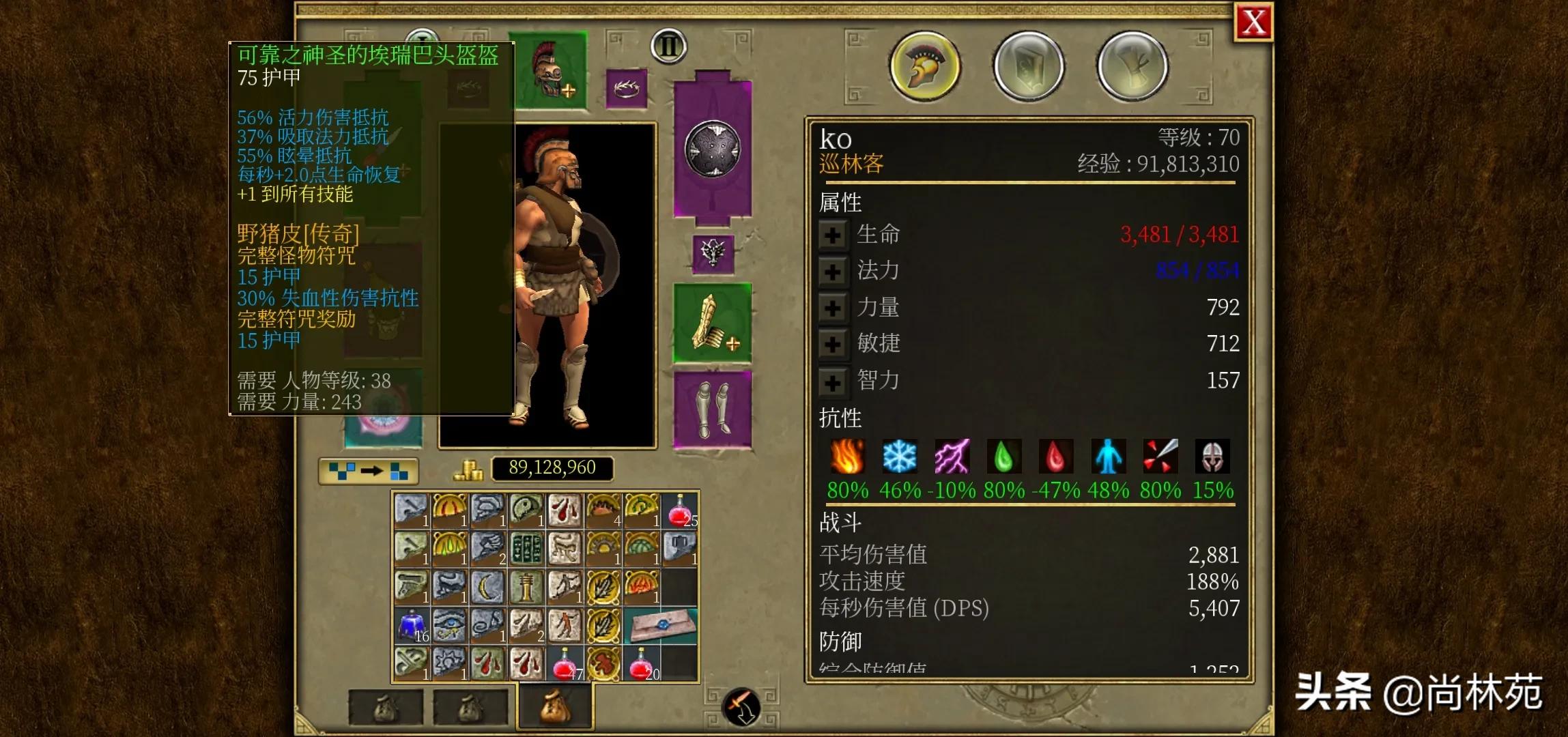The height and width of the screenshot is (737, 1568).
Task: Select the equipped round shield slot
Action: [713, 150]
